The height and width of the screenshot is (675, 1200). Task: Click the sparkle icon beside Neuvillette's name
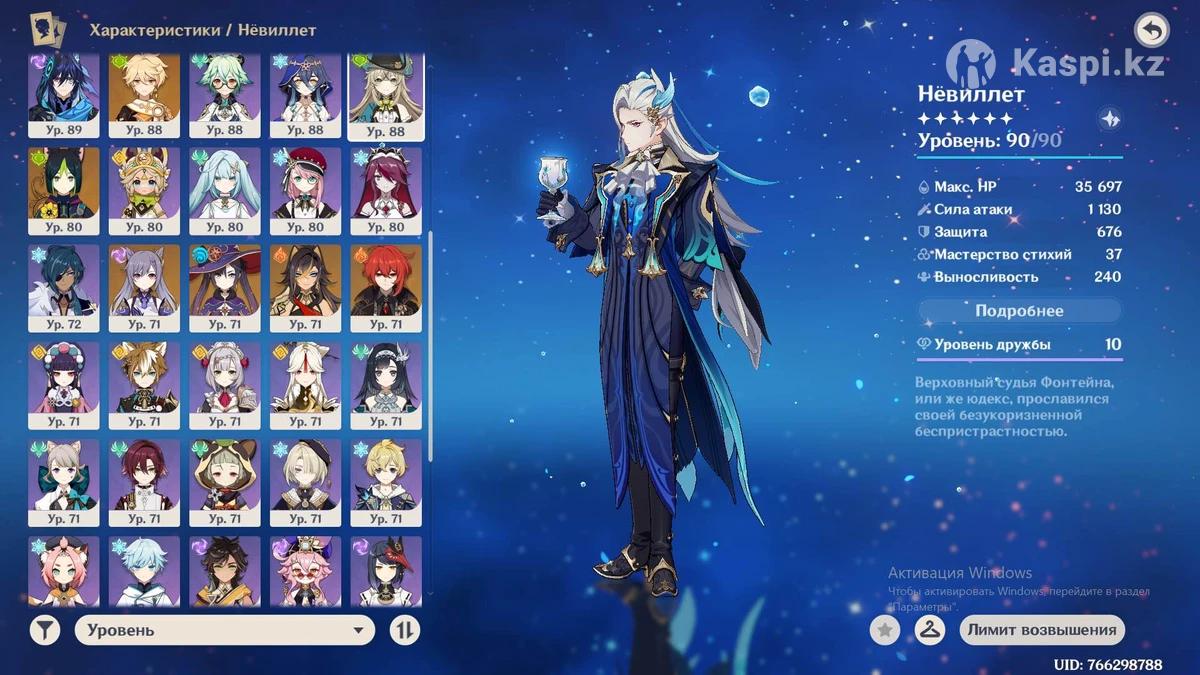pos(1109,118)
